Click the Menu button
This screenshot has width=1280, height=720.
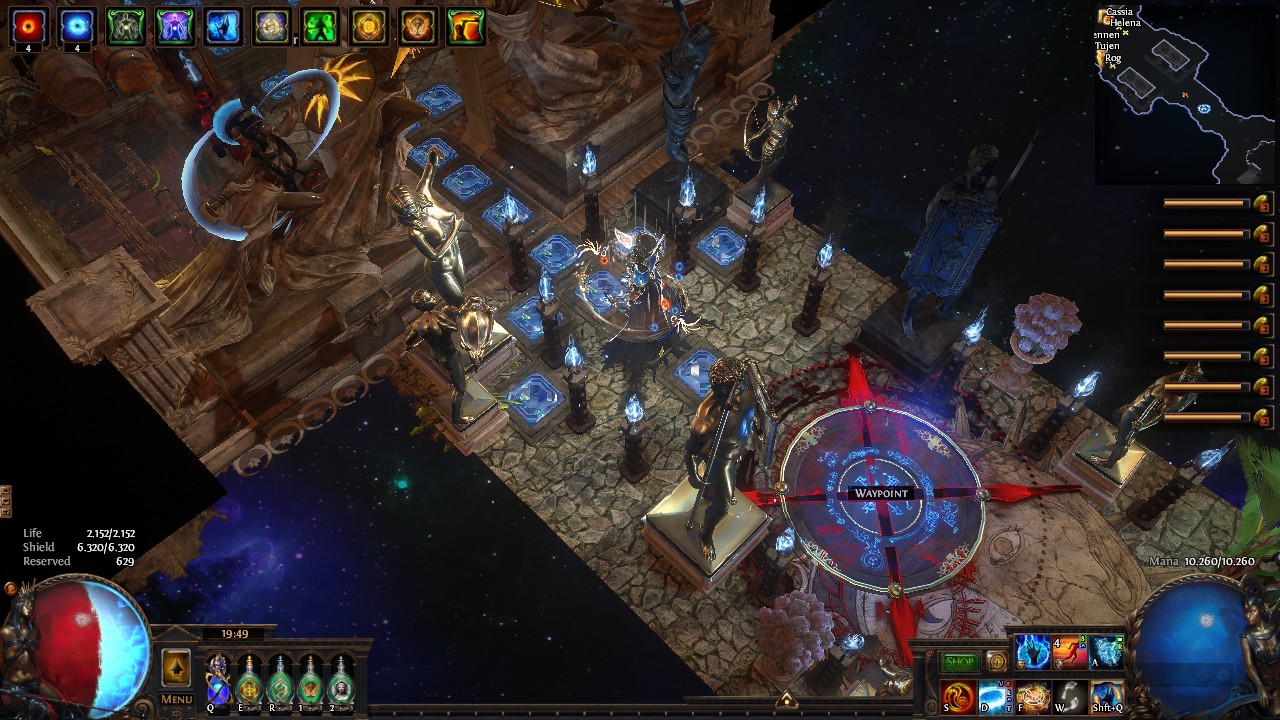176,699
